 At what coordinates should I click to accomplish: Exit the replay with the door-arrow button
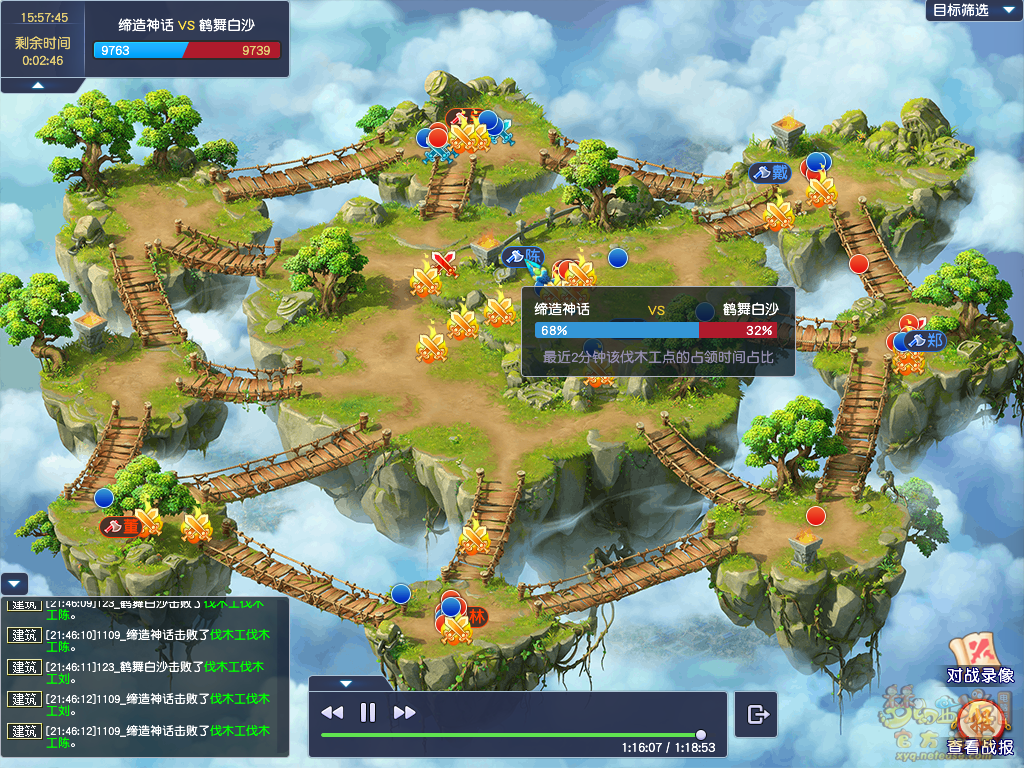[758, 714]
